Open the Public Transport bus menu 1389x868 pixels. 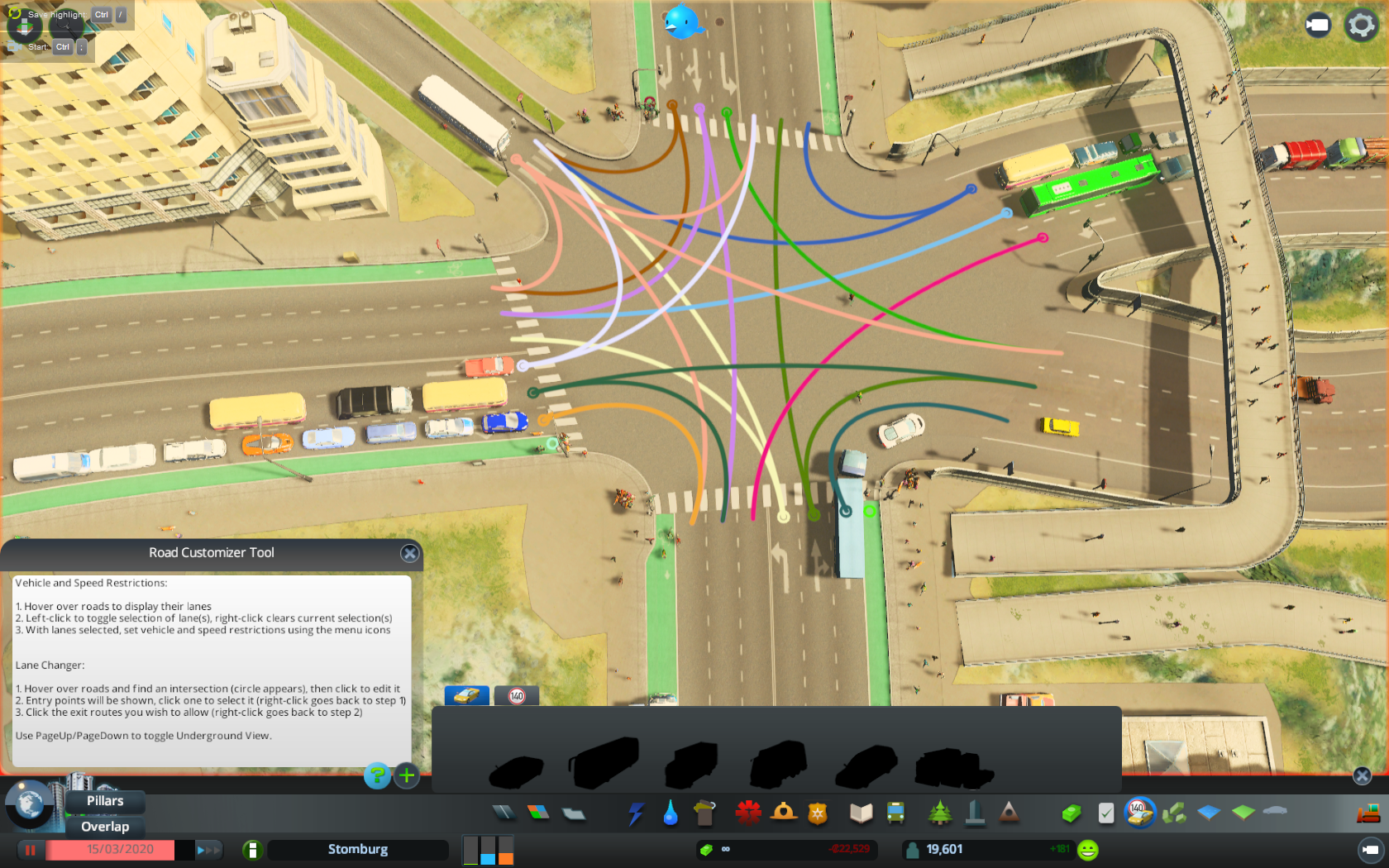tap(895, 813)
